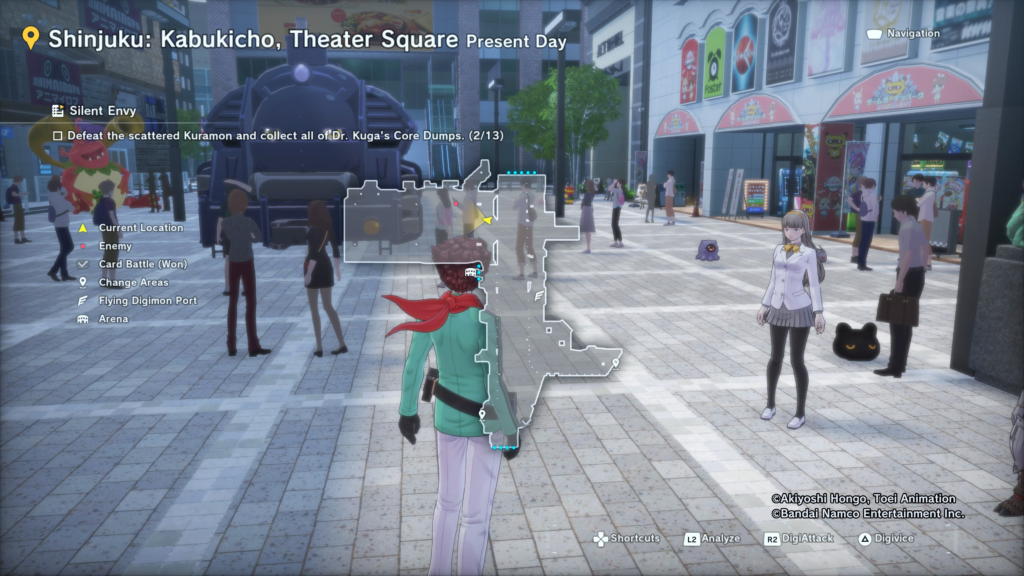Image resolution: width=1024 pixels, height=576 pixels.
Task: Select the red enemy dot on the map
Action: tap(456, 202)
